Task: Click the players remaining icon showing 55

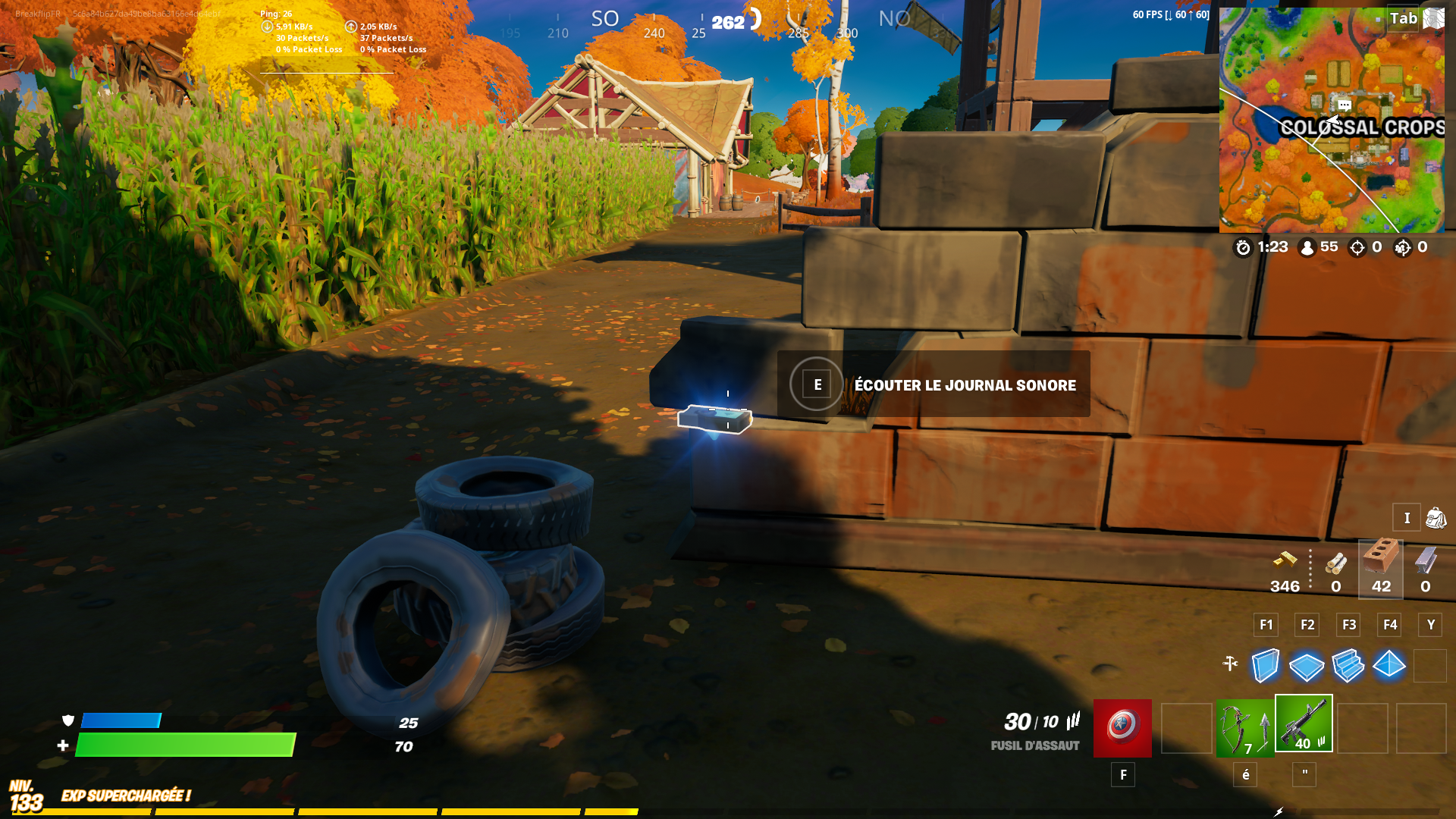Action: pos(1306,247)
